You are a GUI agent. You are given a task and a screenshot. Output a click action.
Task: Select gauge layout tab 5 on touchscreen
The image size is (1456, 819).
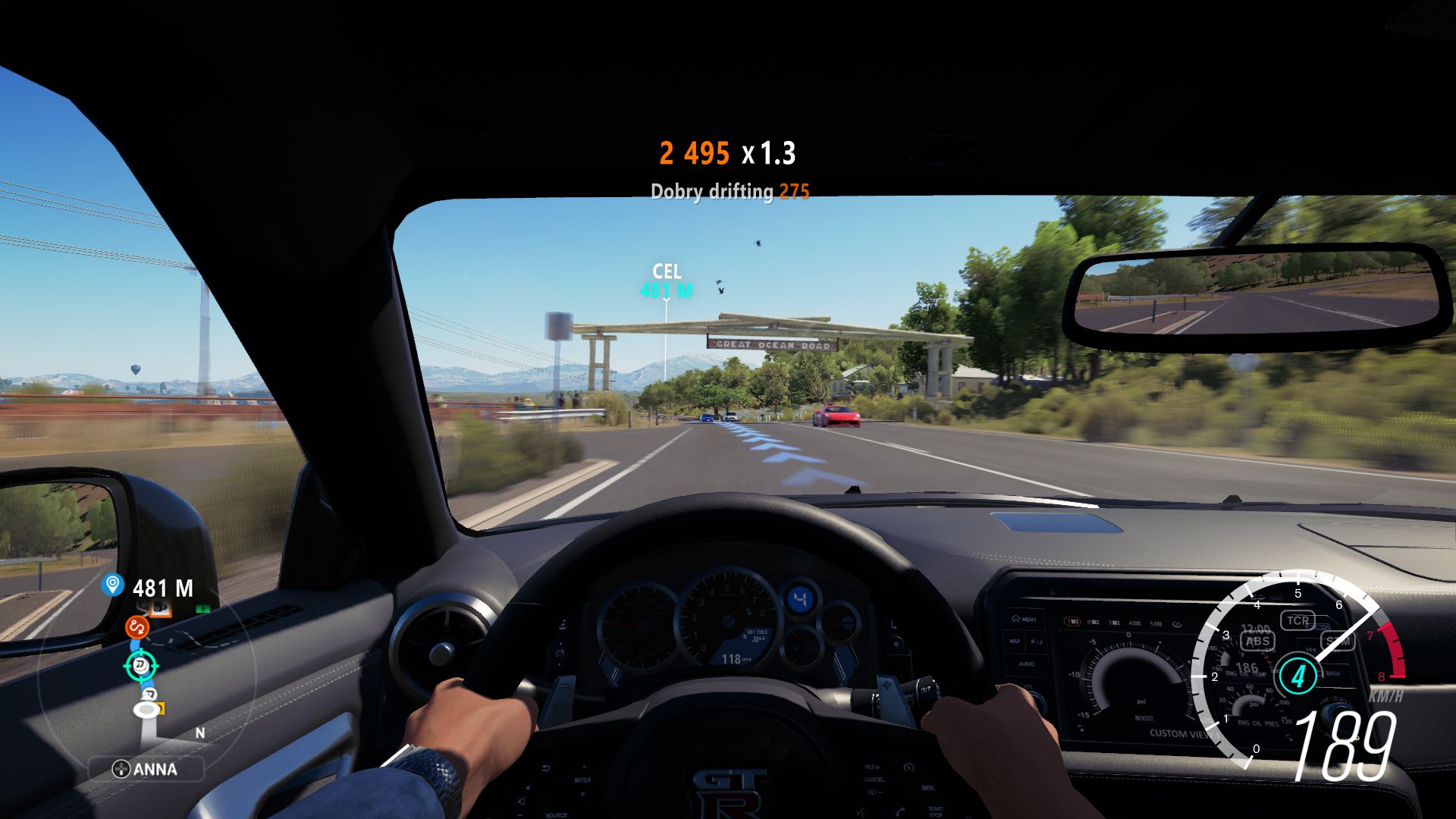(x=1154, y=623)
